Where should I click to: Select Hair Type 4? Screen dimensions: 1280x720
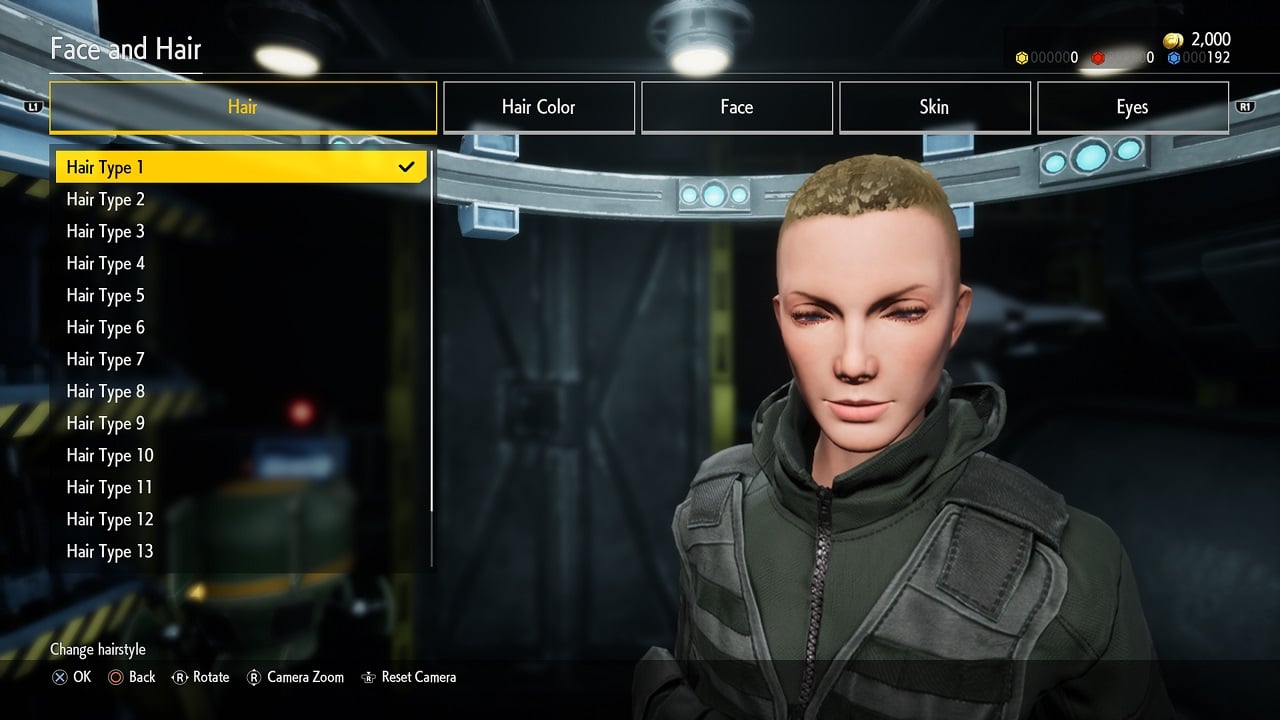240,263
